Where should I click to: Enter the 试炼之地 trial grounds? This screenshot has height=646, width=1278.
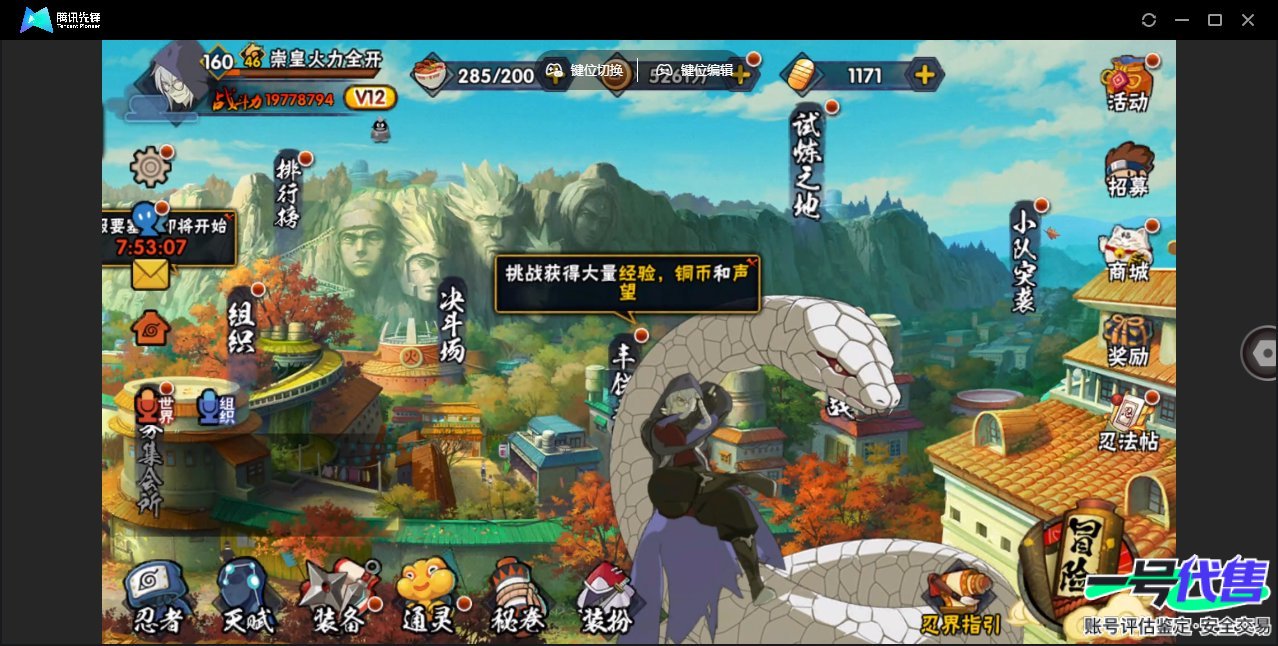click(806, 163)
